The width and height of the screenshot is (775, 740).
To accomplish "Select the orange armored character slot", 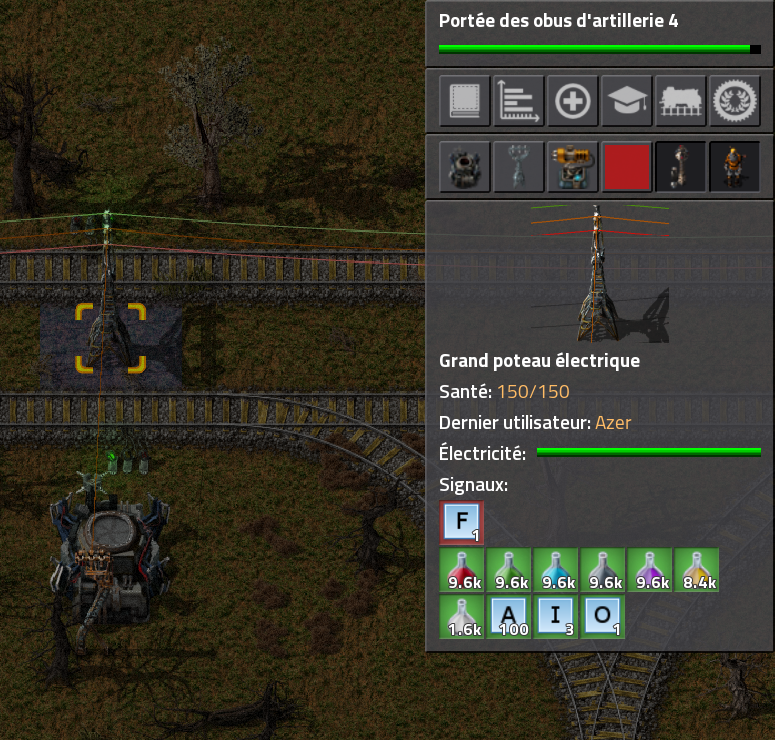I will (x=735, y=166).
